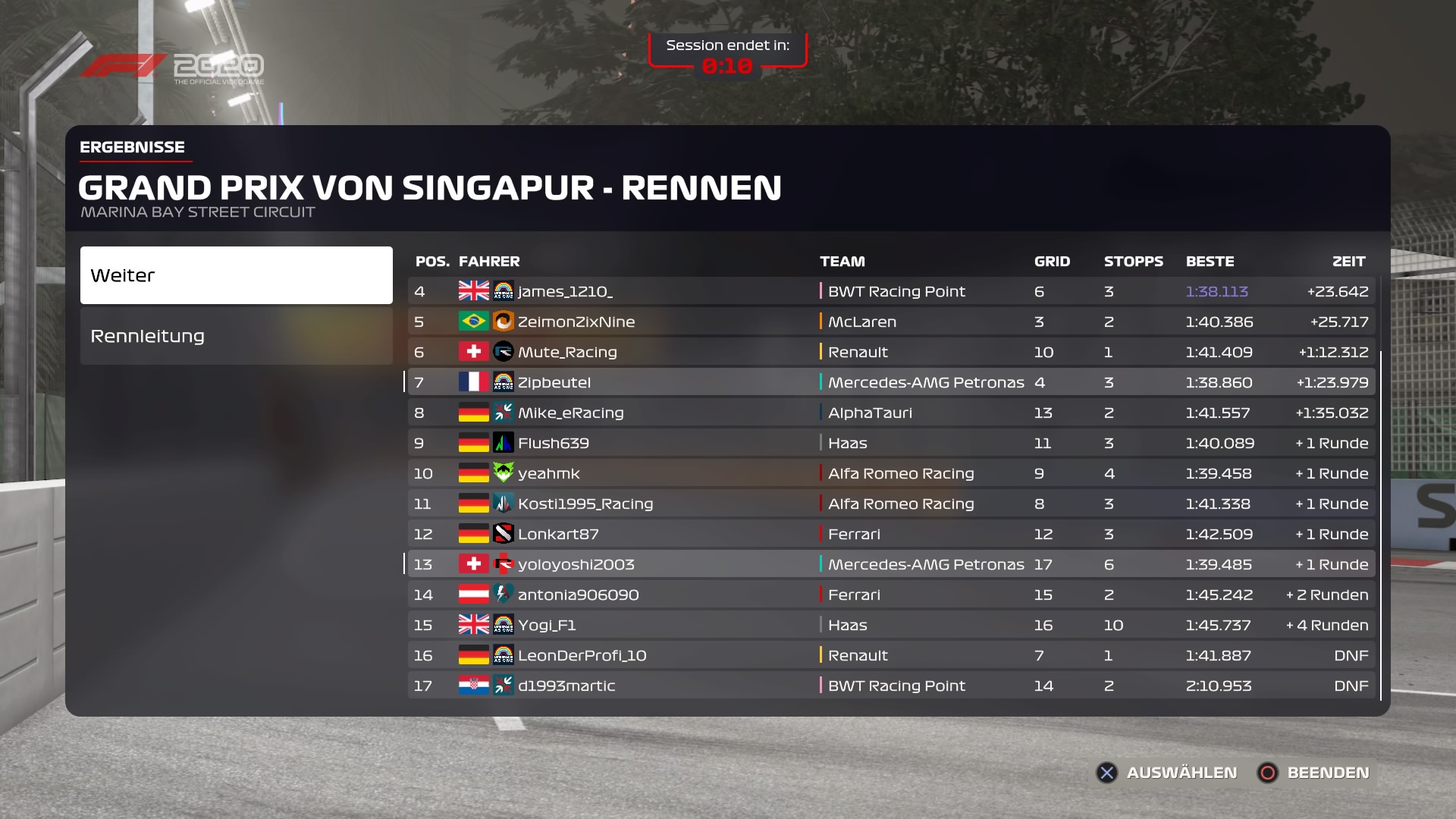This screenshot has height=819, width=1456.
Task: Select the Weiter menu option
Action: pyautogui.click(x=236, y=275)
